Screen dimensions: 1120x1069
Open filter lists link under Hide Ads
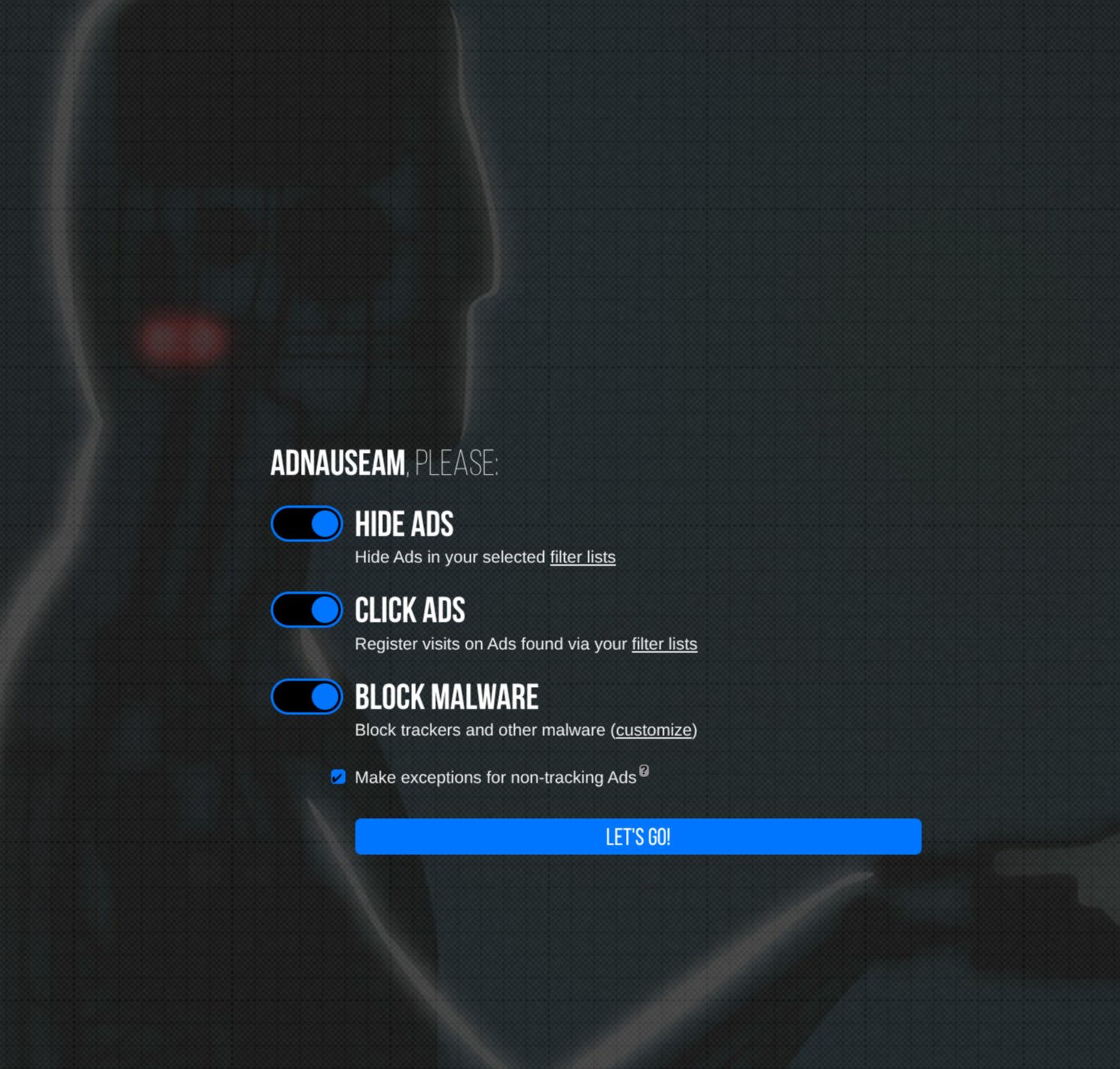point(583,557)
